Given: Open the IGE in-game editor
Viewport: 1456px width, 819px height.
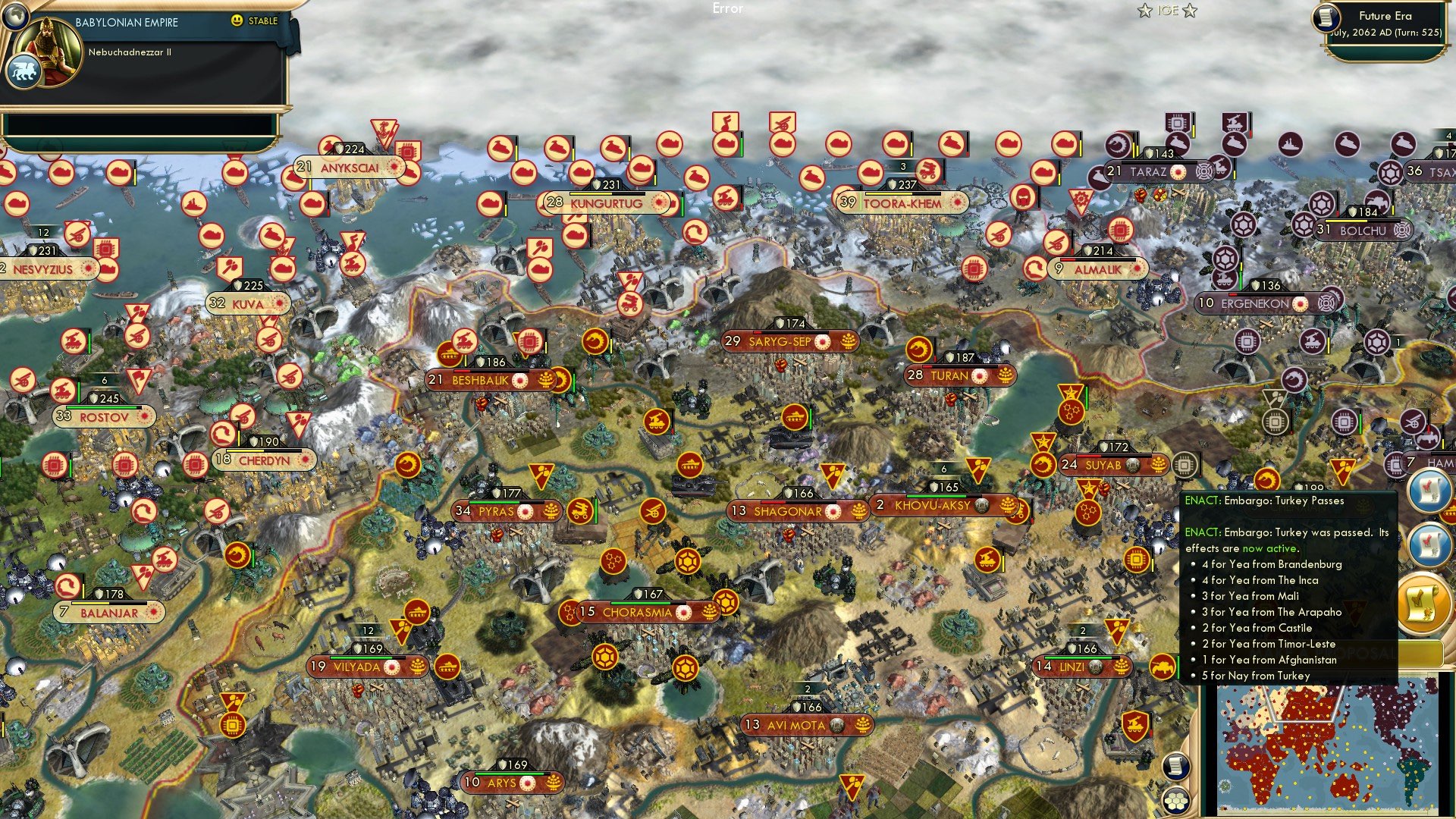Looking at the screenshot, I should (x=1167, y=11).
